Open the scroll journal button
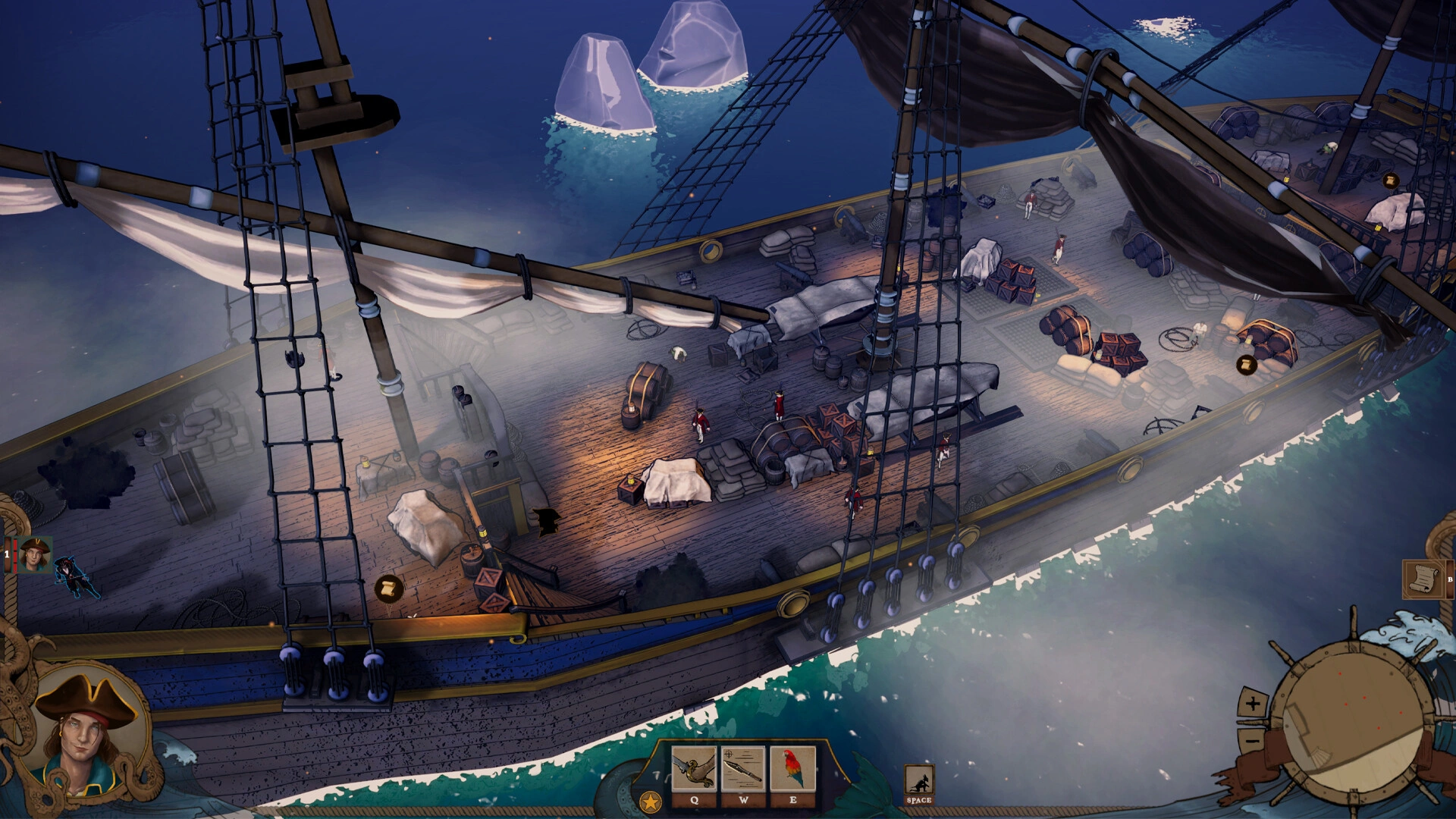This screenshot has width=1456, height=819. [x=1422, y=579]
